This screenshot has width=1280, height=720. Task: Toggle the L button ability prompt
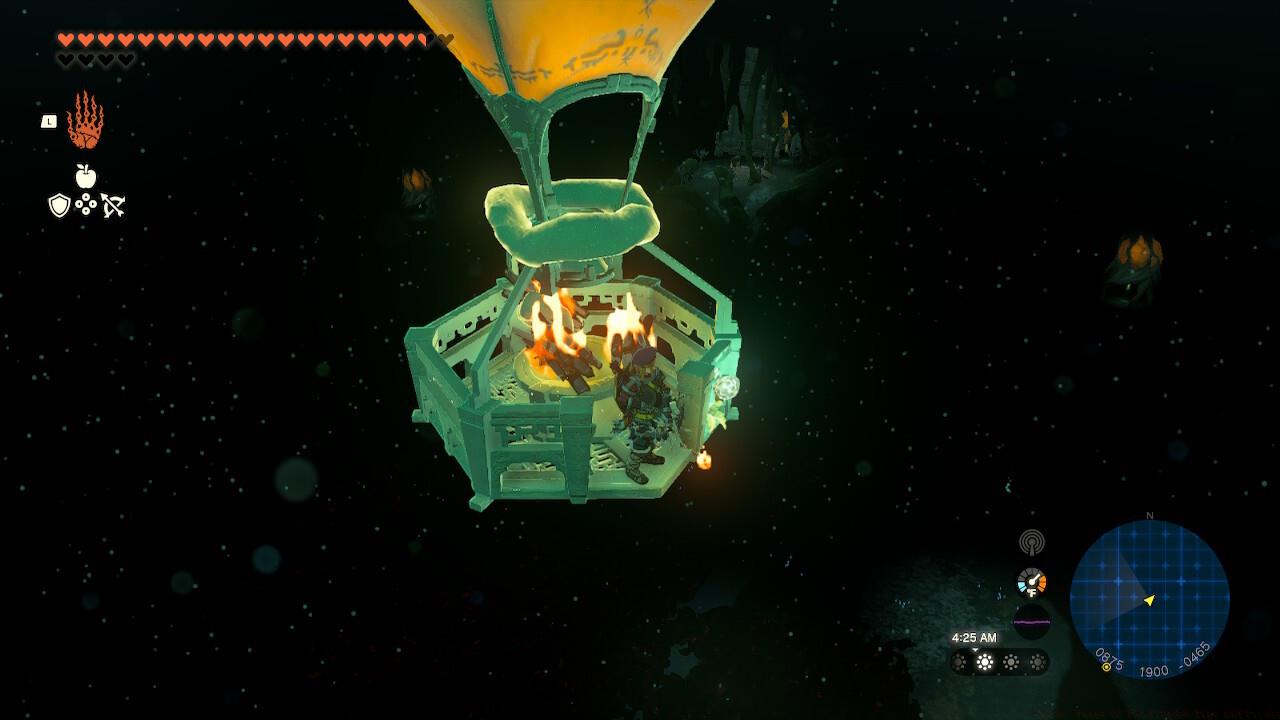pyautogui.click(x=48, y=120)
